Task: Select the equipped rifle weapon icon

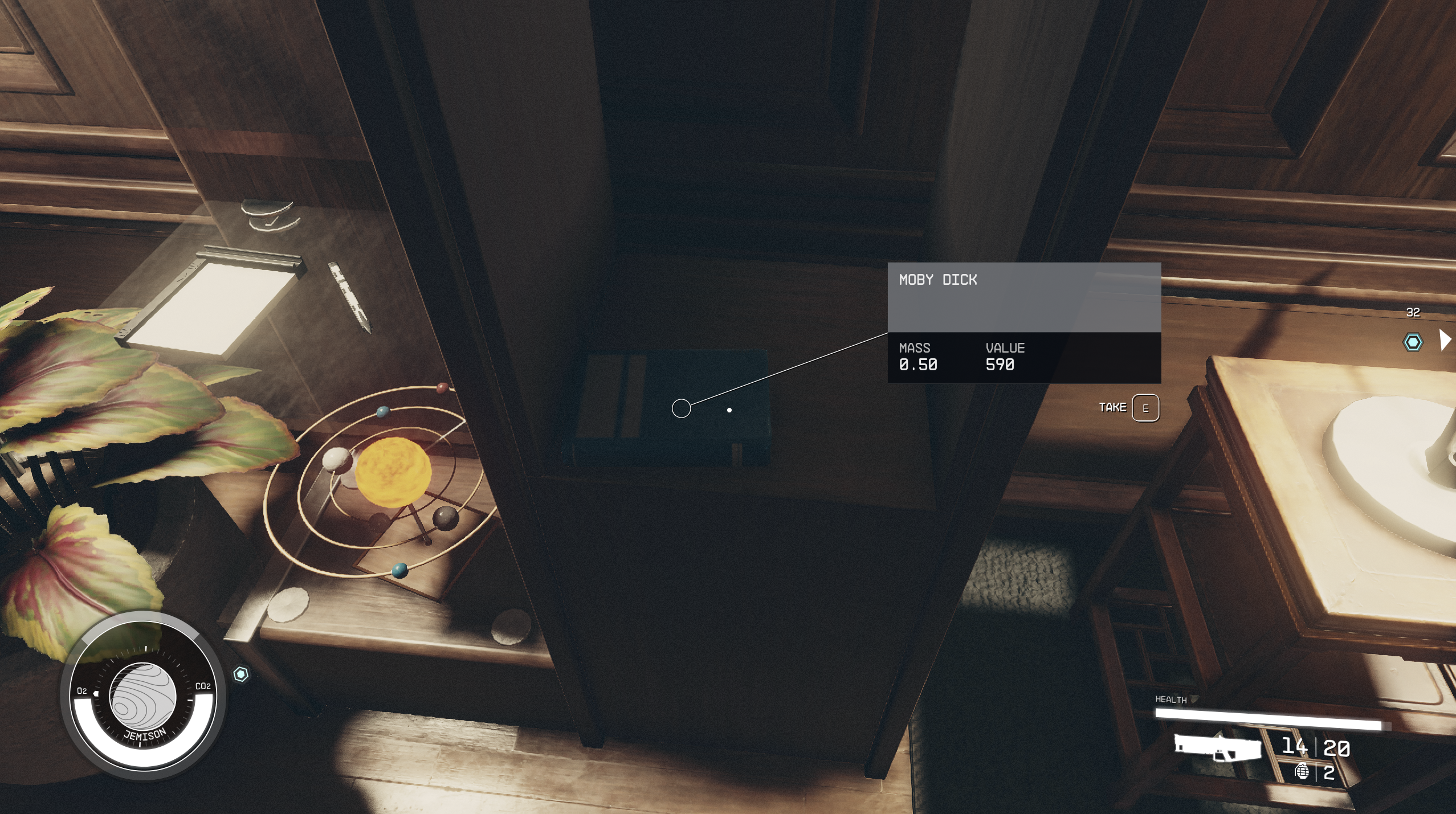Action: (x=1217, y=747)
